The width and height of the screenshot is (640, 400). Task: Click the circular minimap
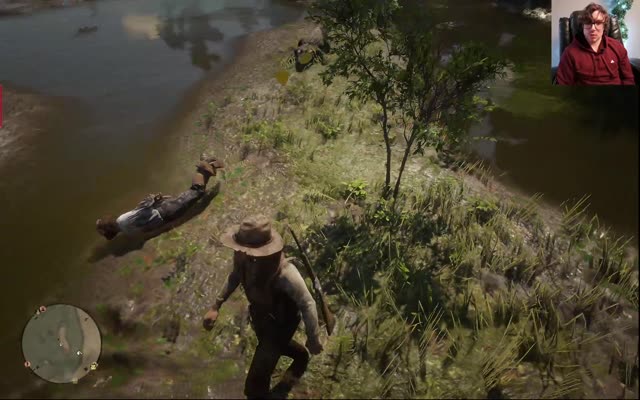pyautogui.click(x=61, y=343)
